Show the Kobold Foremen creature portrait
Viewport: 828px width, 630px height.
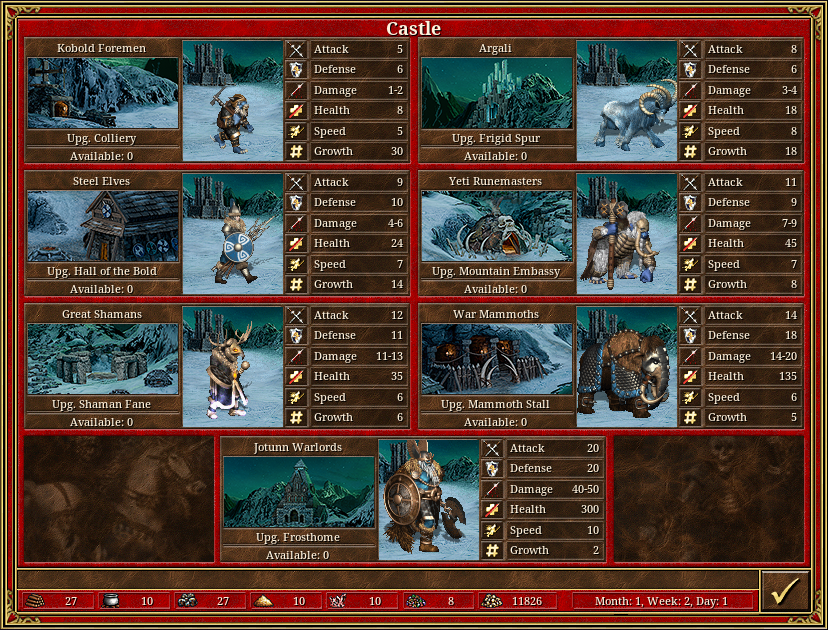[x=233, y=100]
